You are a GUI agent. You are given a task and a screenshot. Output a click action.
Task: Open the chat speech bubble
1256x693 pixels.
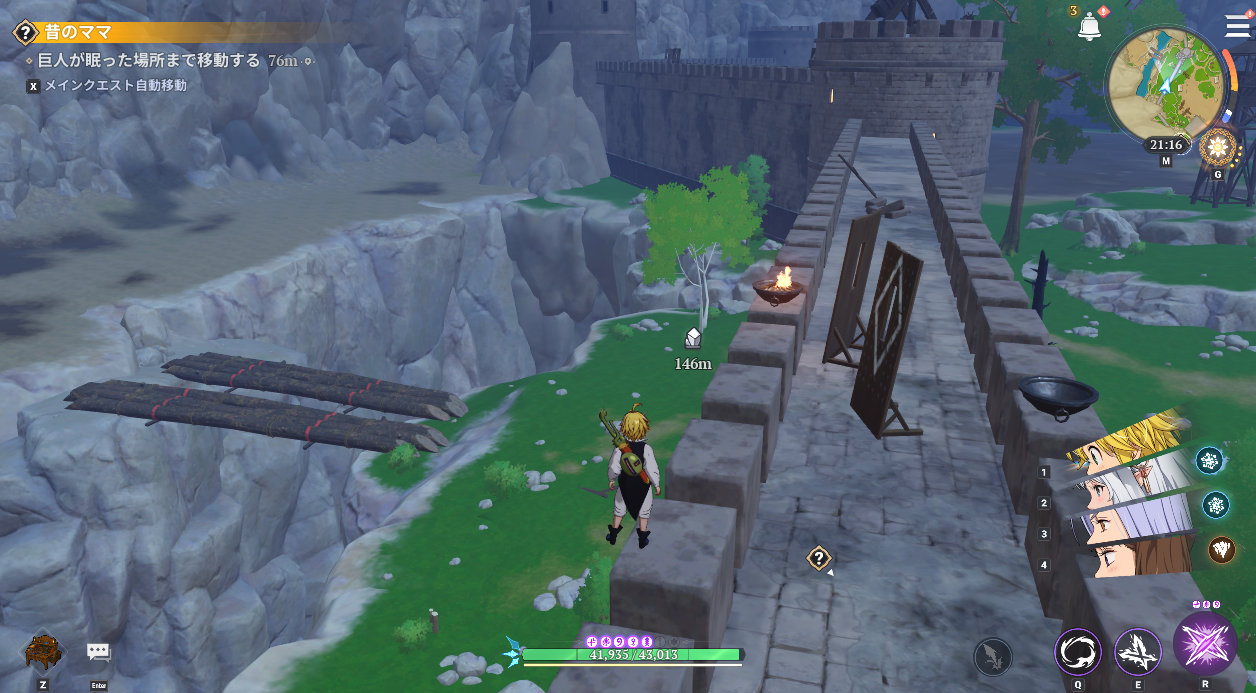pyautogui.click(x=98, y=653)
